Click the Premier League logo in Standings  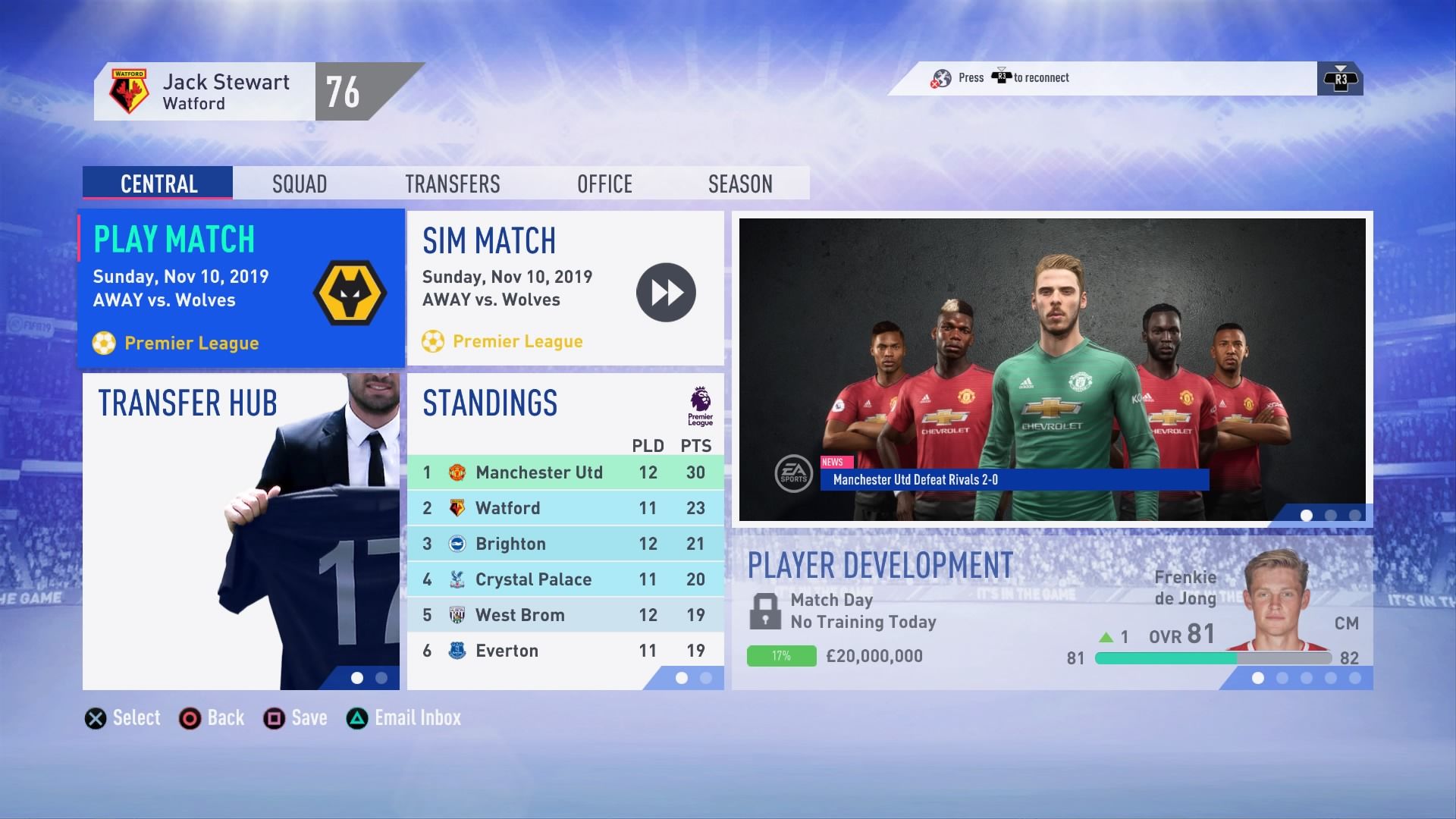coord(699,406)
